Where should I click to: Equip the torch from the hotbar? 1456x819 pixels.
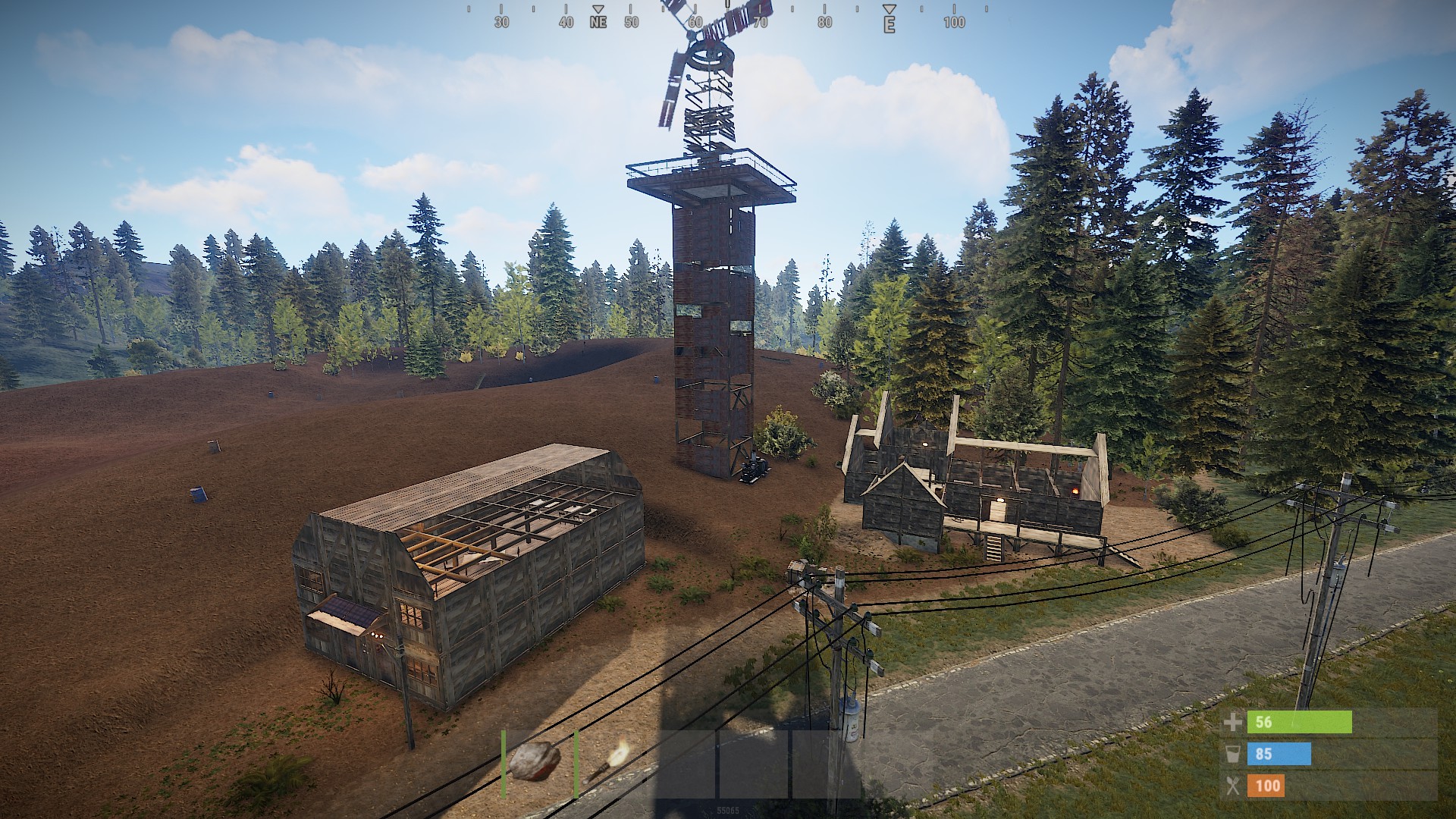coord(609,762)
